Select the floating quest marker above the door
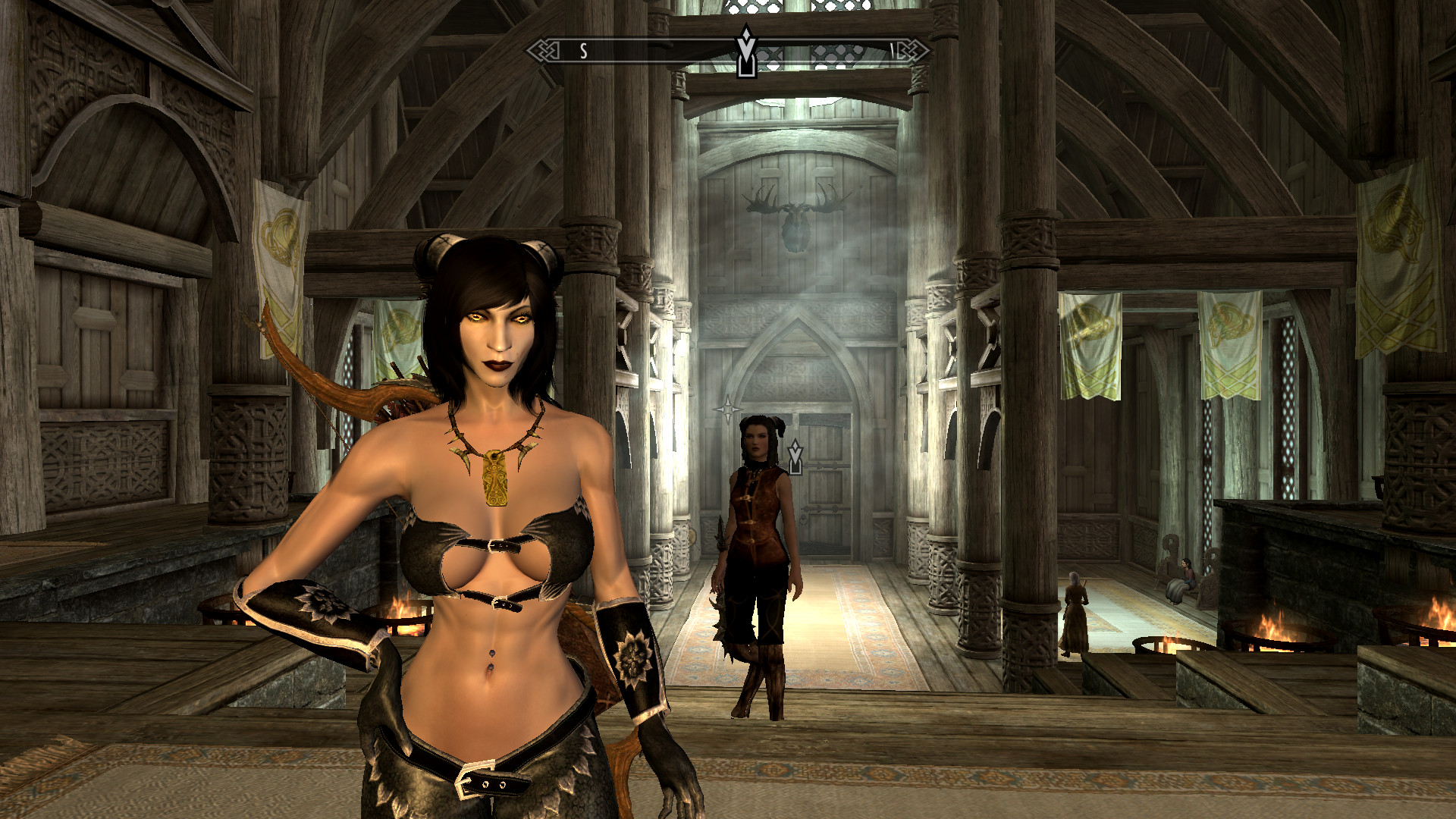This screenshot has height=819, width=1456. click(795, 457)
